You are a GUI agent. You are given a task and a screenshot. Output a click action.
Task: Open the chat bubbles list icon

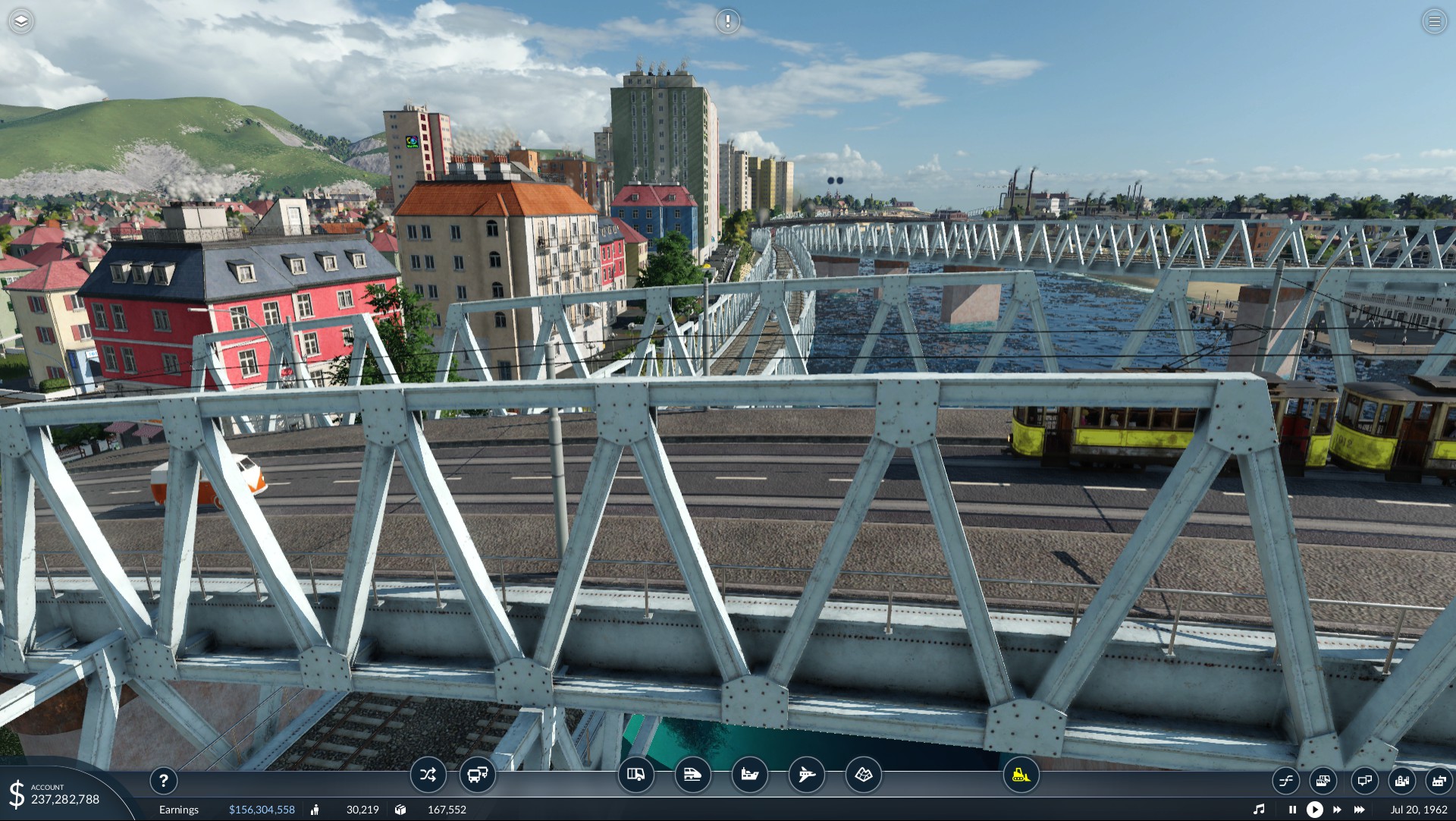1363,781
